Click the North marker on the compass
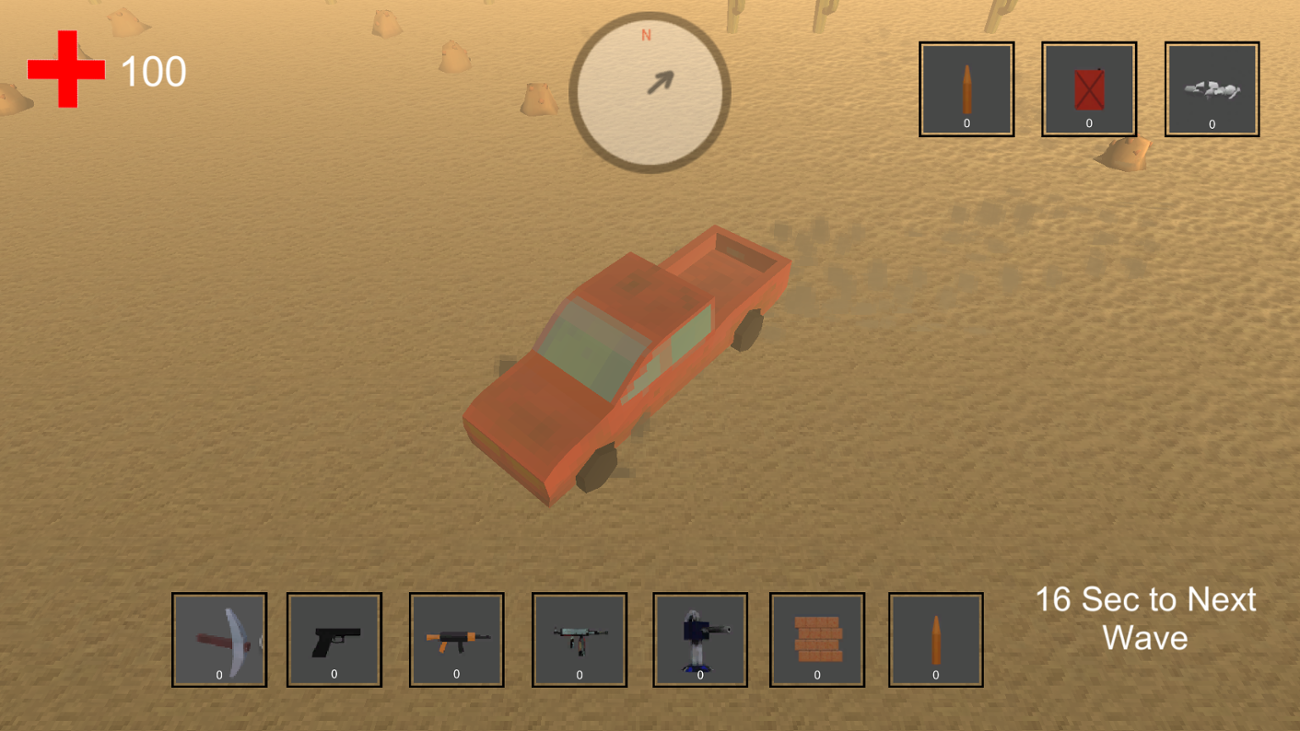Viewport: 1300px width, 731px height. coord(644,35)
